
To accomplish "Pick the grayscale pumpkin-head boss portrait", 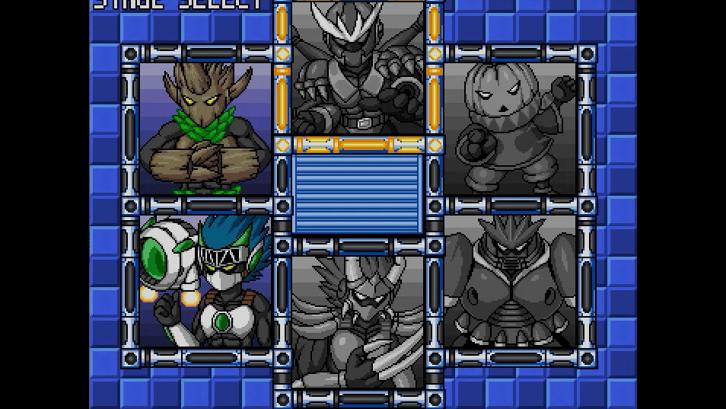I will click(510, 126).
